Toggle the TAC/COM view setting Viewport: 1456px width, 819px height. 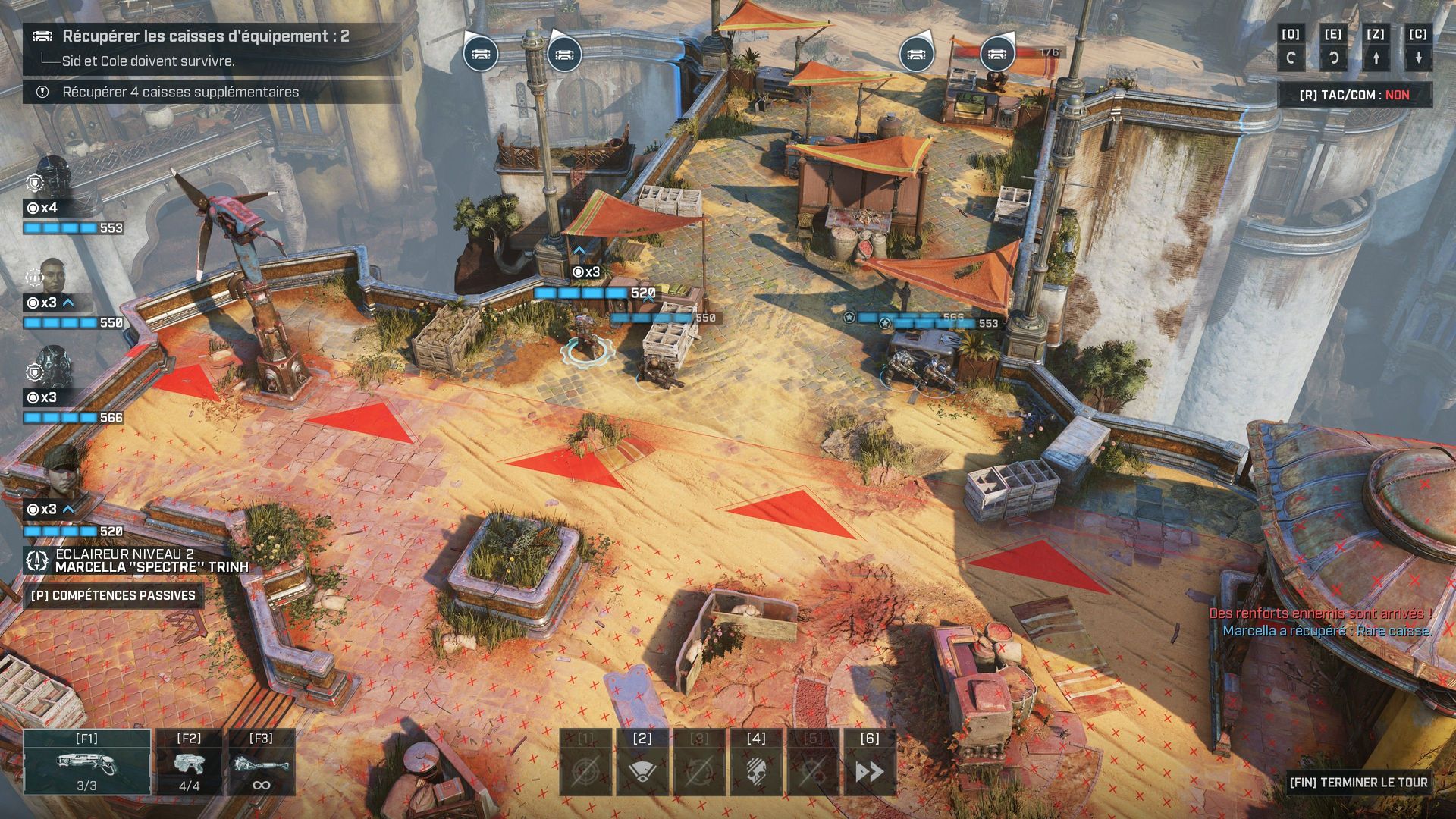1354,95
